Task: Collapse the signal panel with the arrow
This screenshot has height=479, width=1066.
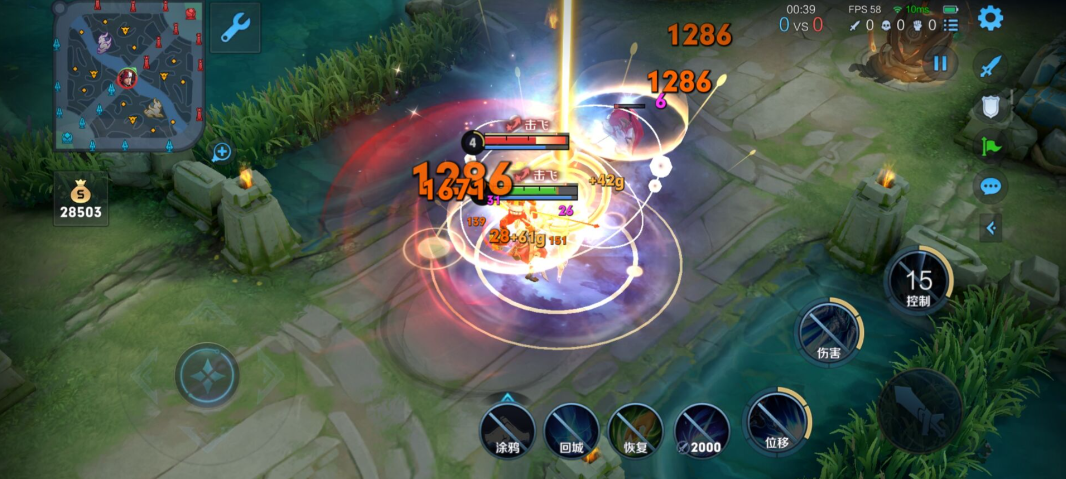Action: (x=991, y=228)
